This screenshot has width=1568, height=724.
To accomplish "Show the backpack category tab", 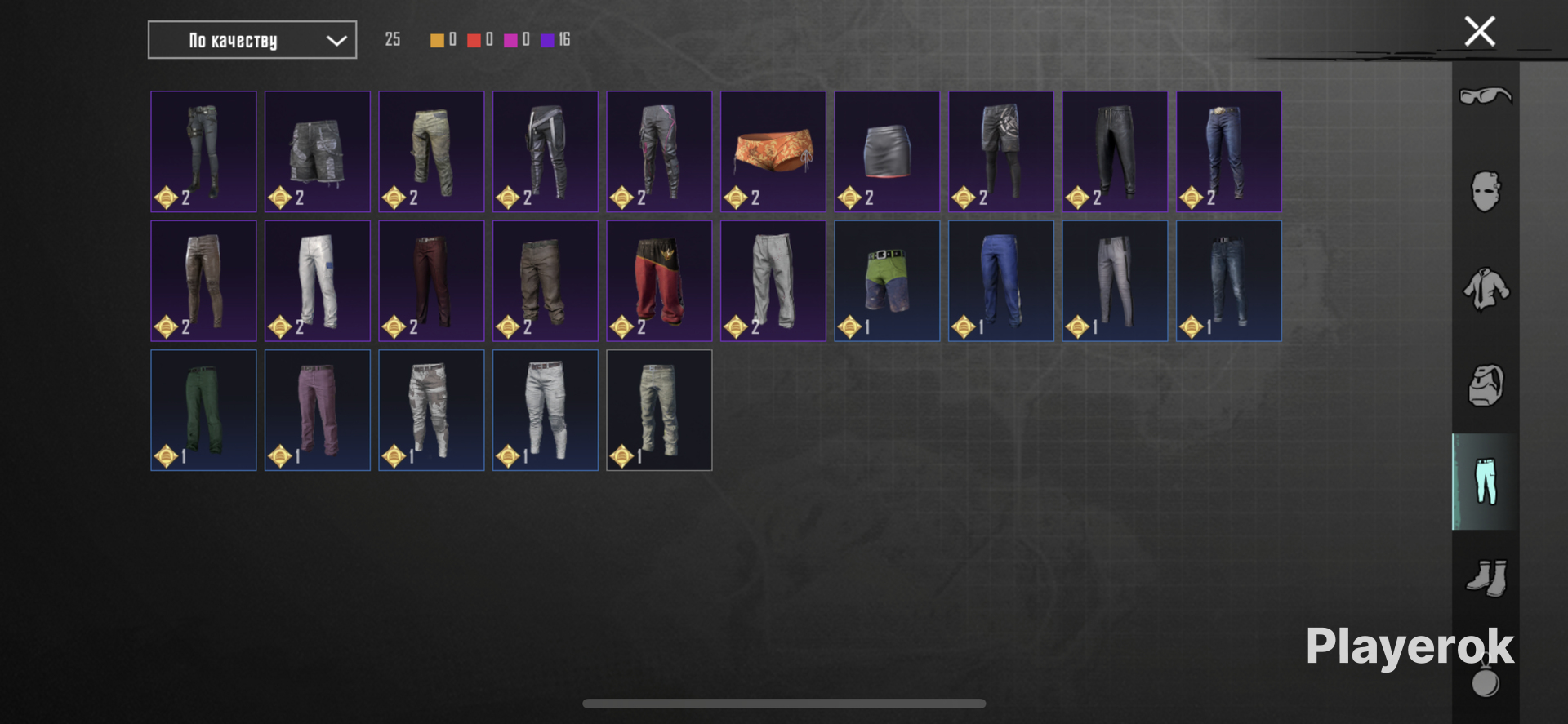I will (1485, 385).
